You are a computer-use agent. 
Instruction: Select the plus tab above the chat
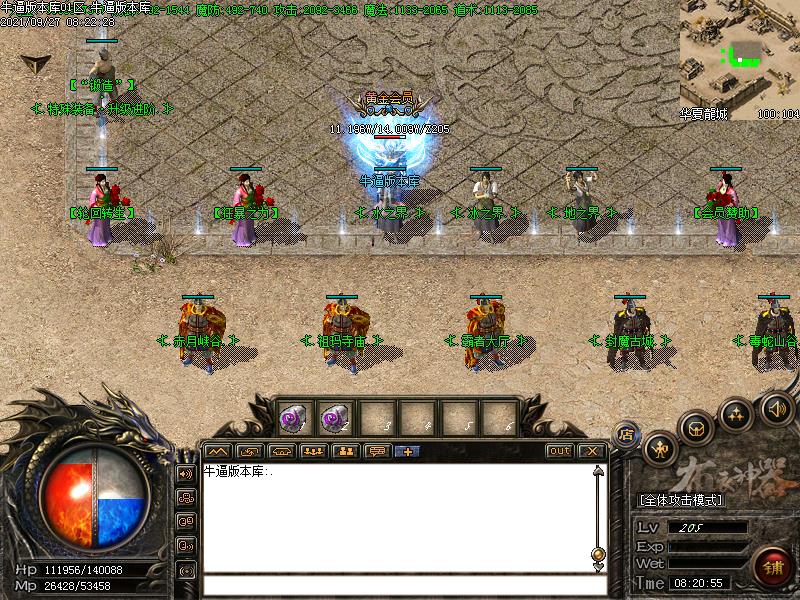tap(408, 451)
